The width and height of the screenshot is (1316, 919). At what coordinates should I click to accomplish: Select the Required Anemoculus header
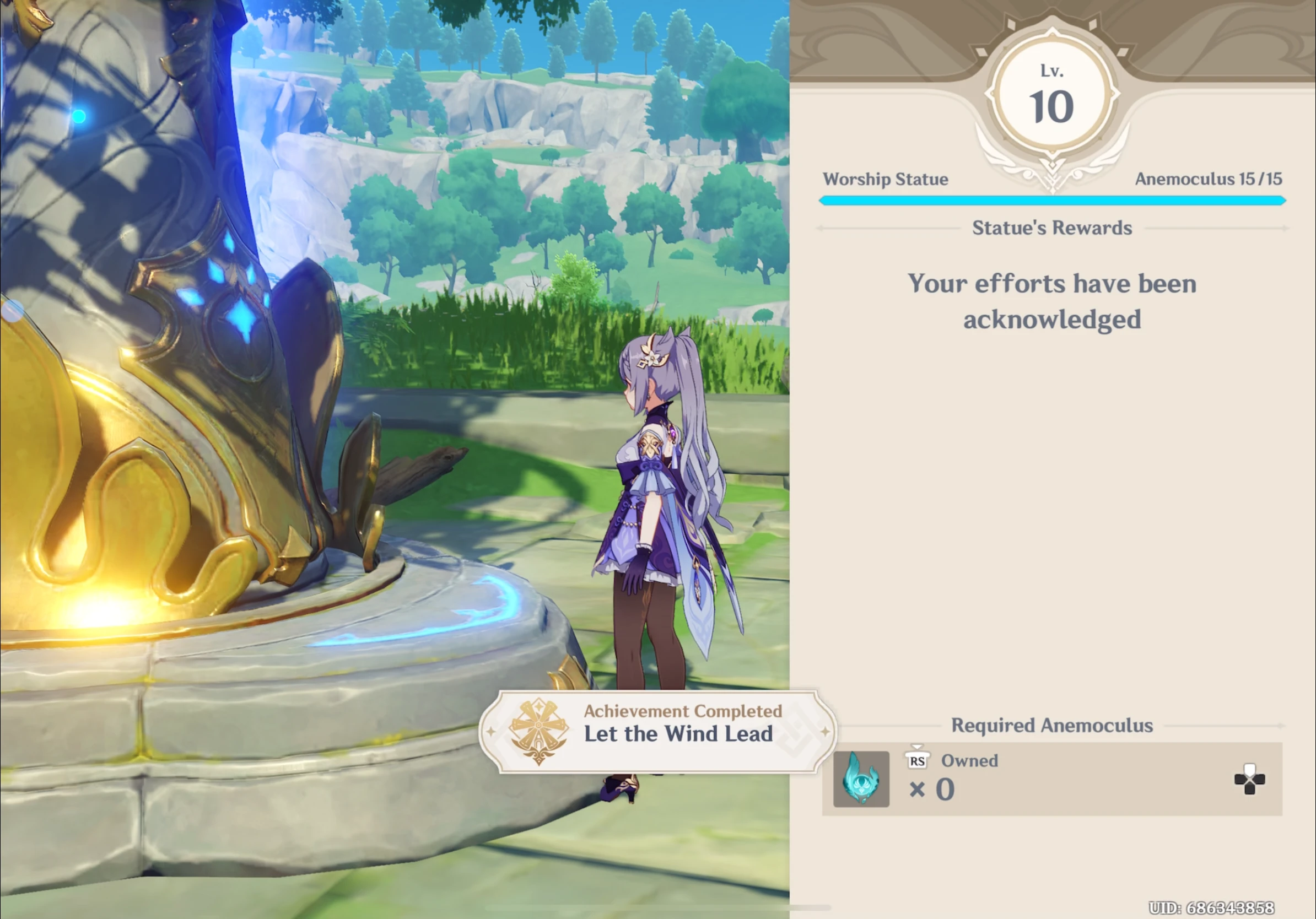click(x=1052, y=726)
